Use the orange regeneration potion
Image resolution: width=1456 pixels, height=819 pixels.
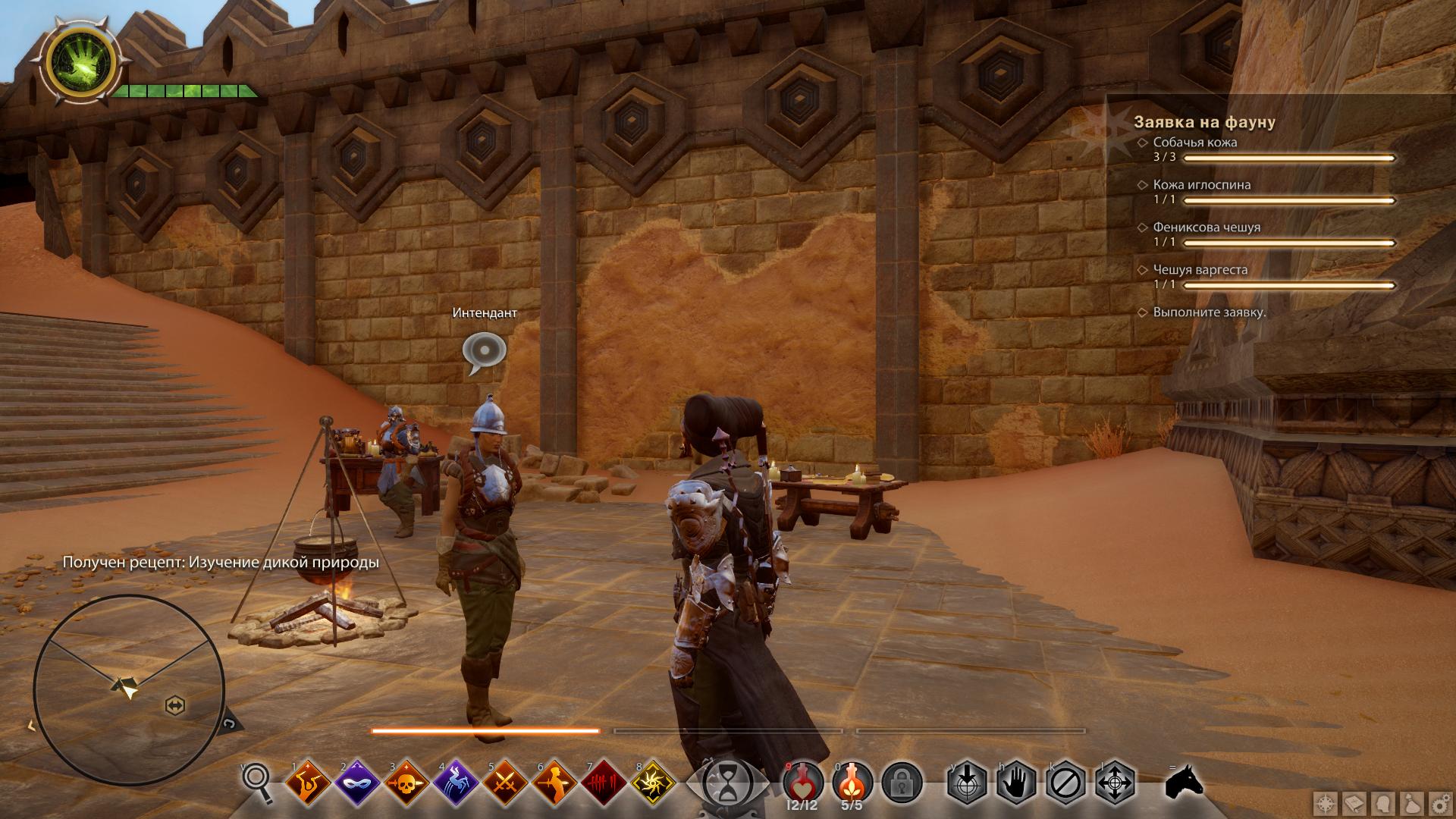tap(852, 783)
